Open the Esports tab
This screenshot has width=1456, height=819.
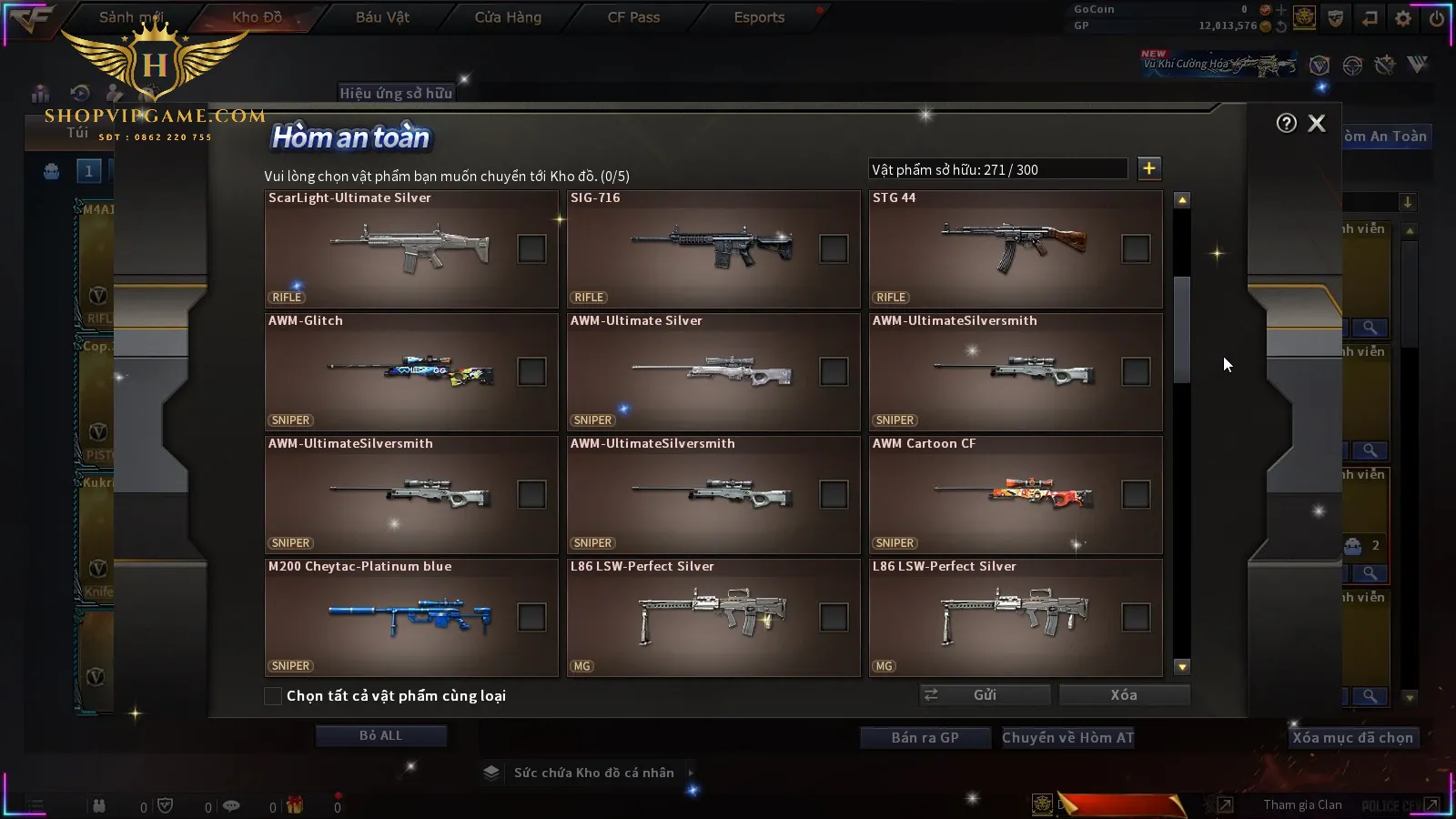[x=759, y=17]
